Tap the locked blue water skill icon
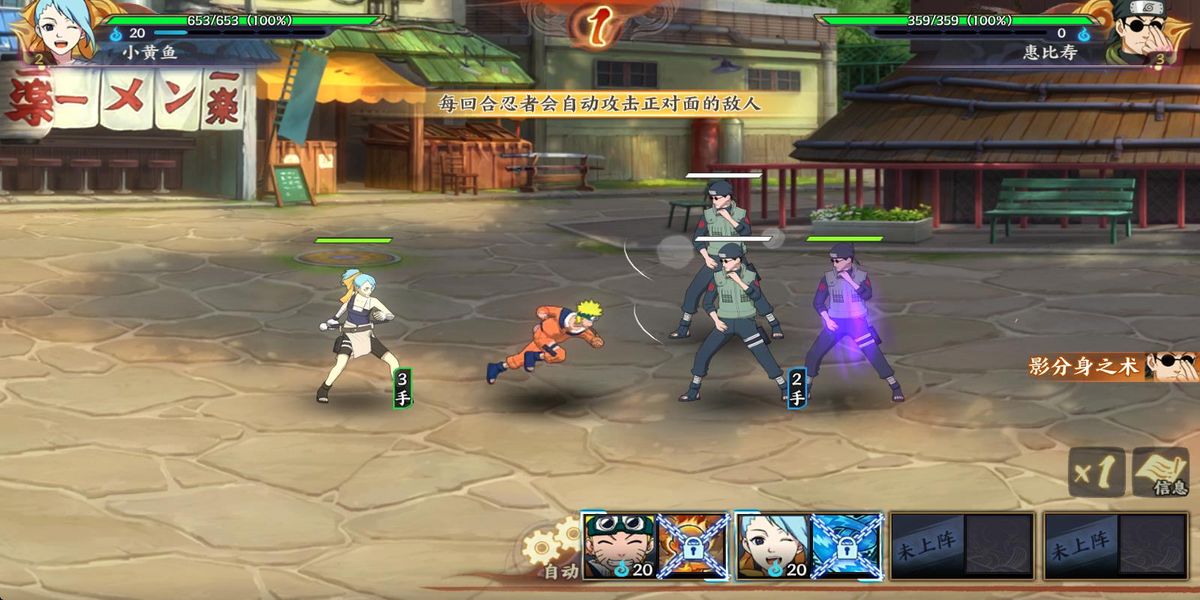 click(846, 546)
